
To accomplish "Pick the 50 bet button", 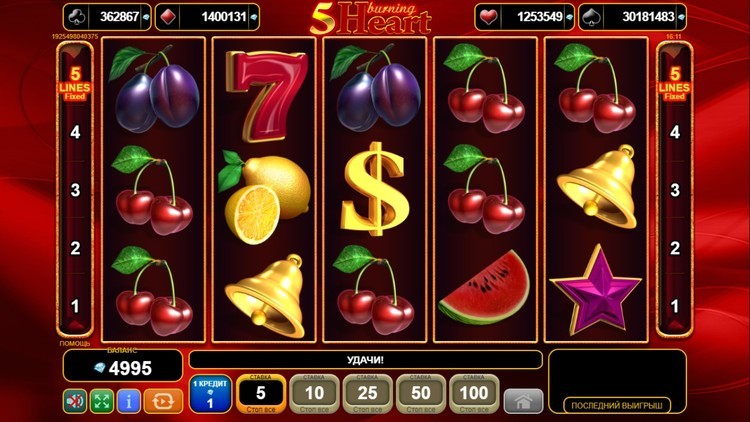I will [422, 394].
